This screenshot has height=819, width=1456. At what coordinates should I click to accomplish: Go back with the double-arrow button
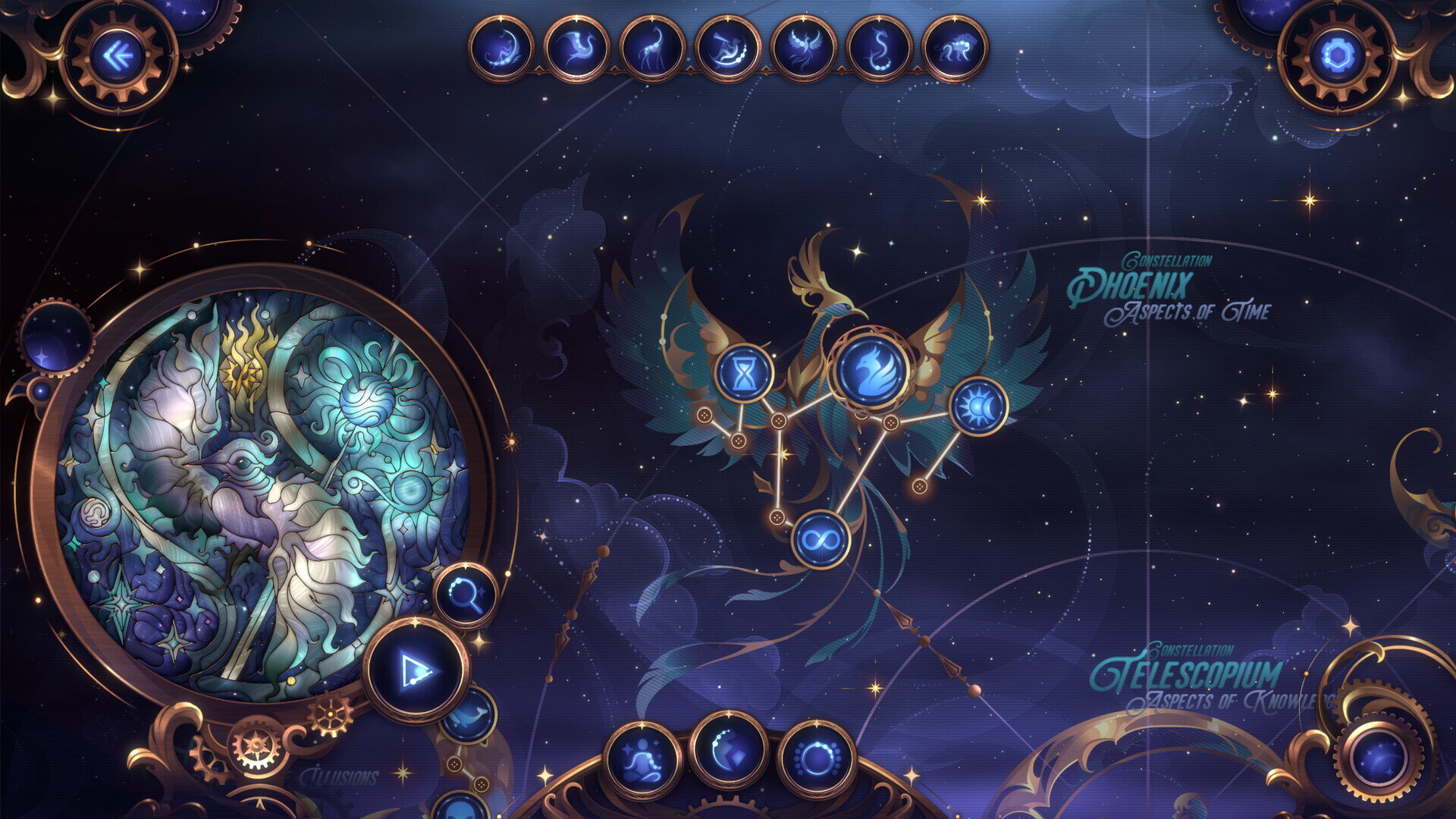[x=118, y=56]
